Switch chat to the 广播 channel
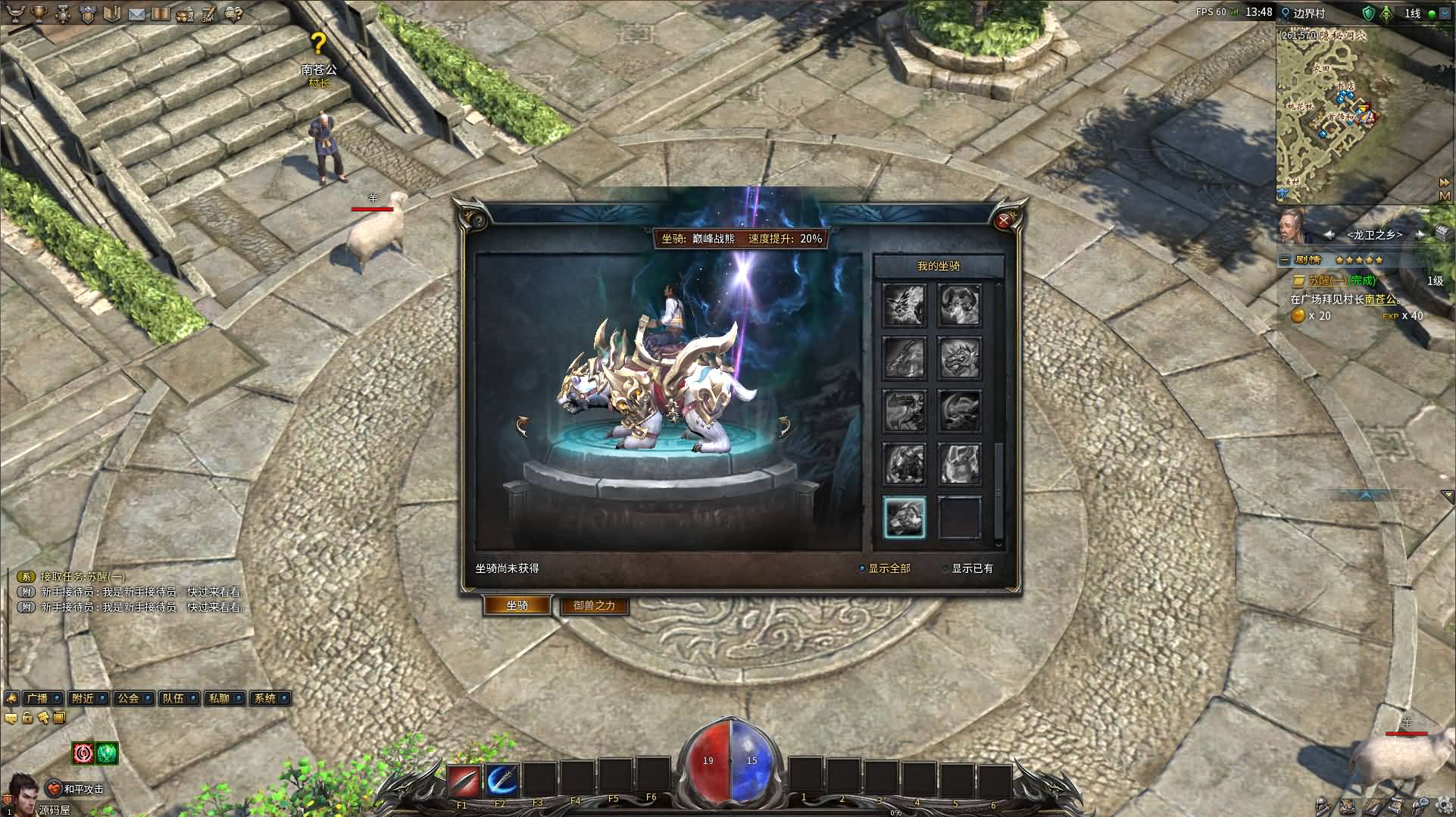Screen dimensions: 1456x817 click(x=37, y=698)
